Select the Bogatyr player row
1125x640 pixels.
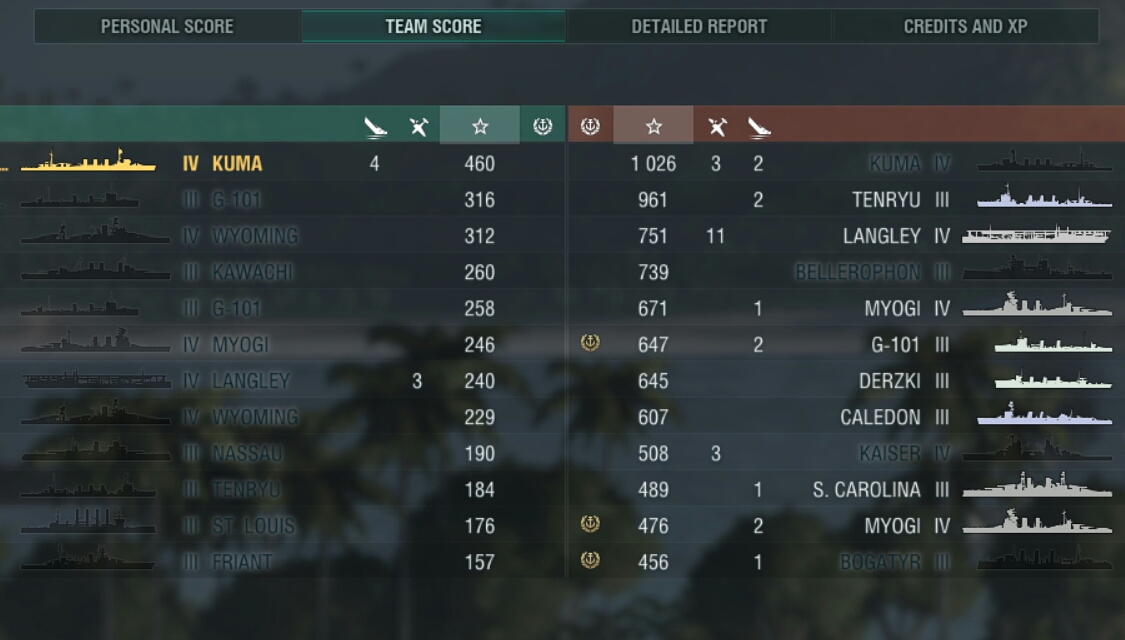[879, 562]
